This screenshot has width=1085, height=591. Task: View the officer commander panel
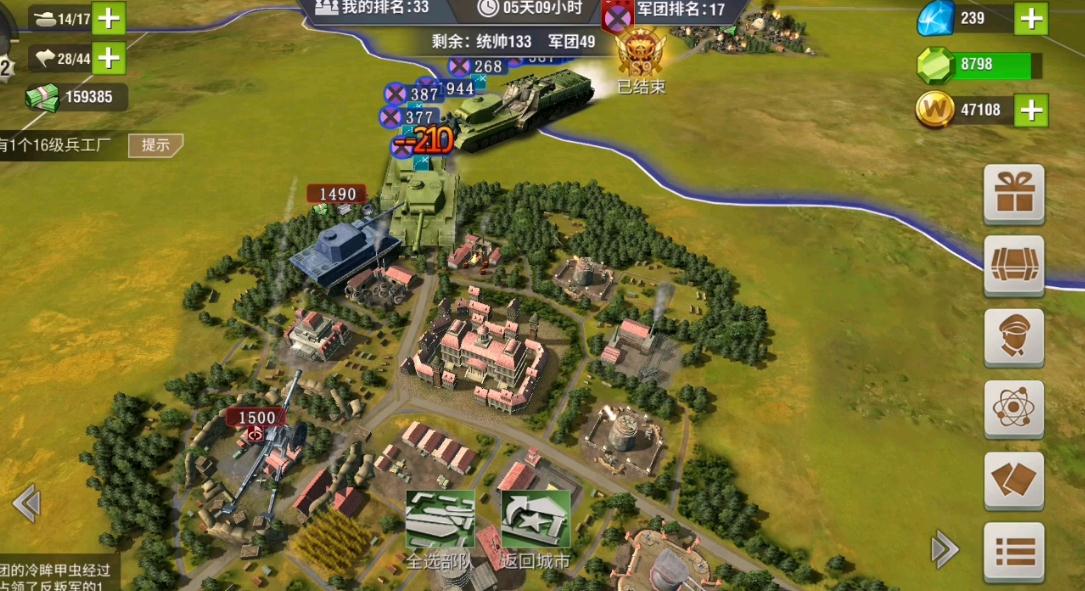(x=1014, y=337)
